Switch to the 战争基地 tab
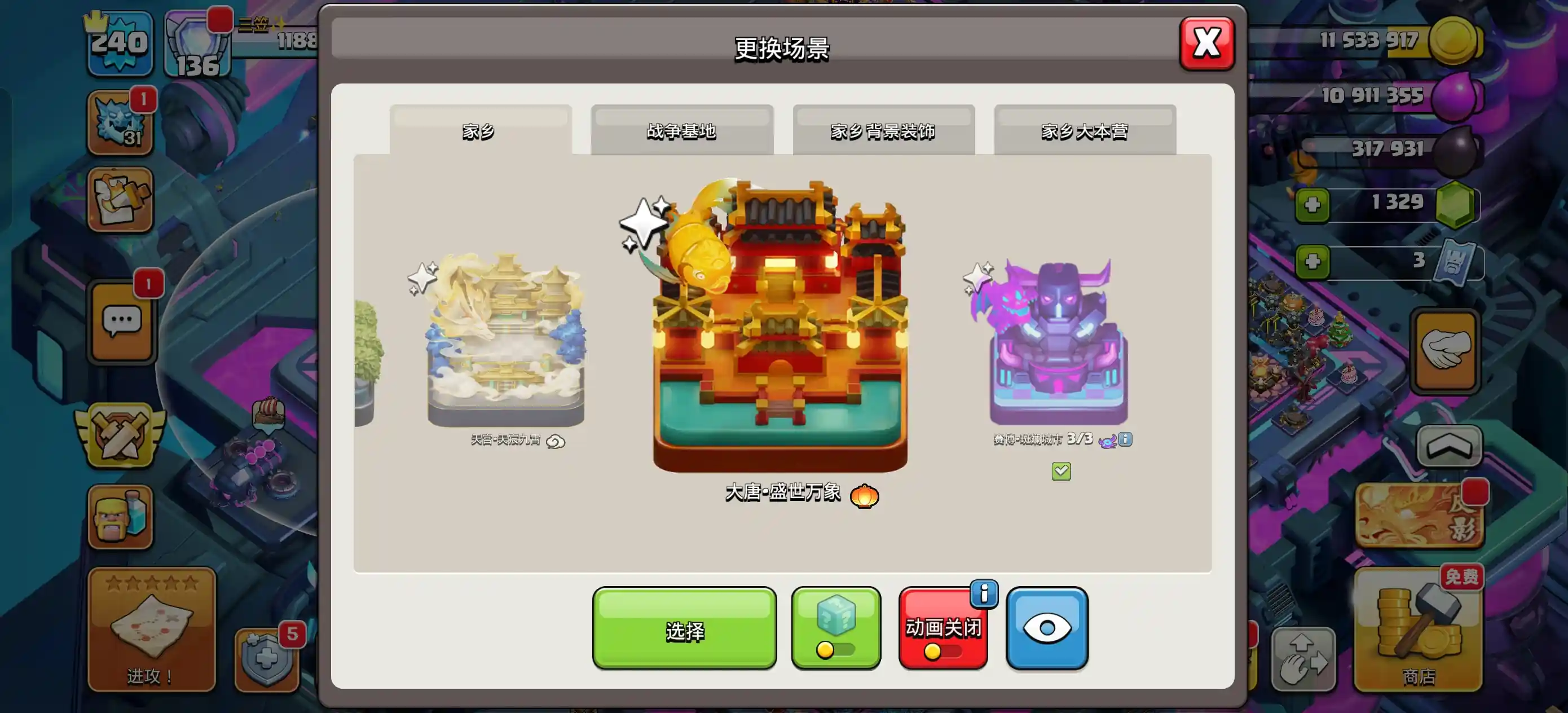The width and height of the screenshot is (1568, 713). [x=682, y=130]
